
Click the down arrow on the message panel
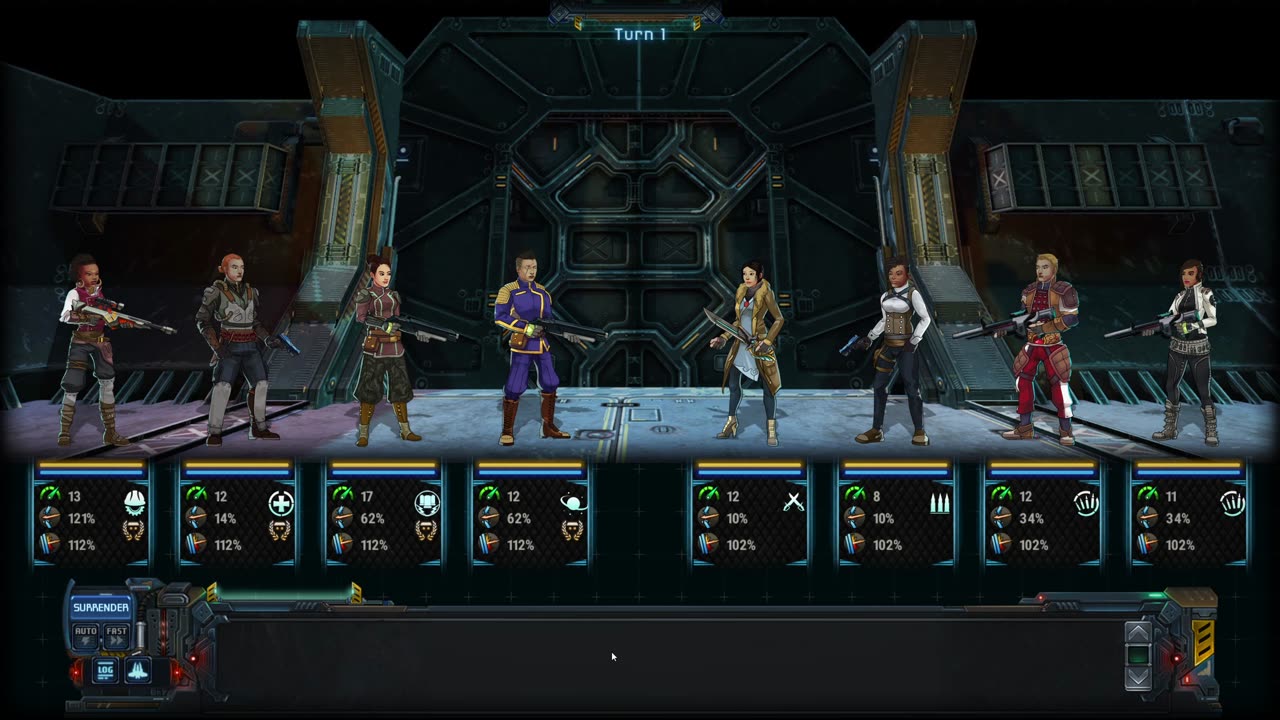[1138, 678]
